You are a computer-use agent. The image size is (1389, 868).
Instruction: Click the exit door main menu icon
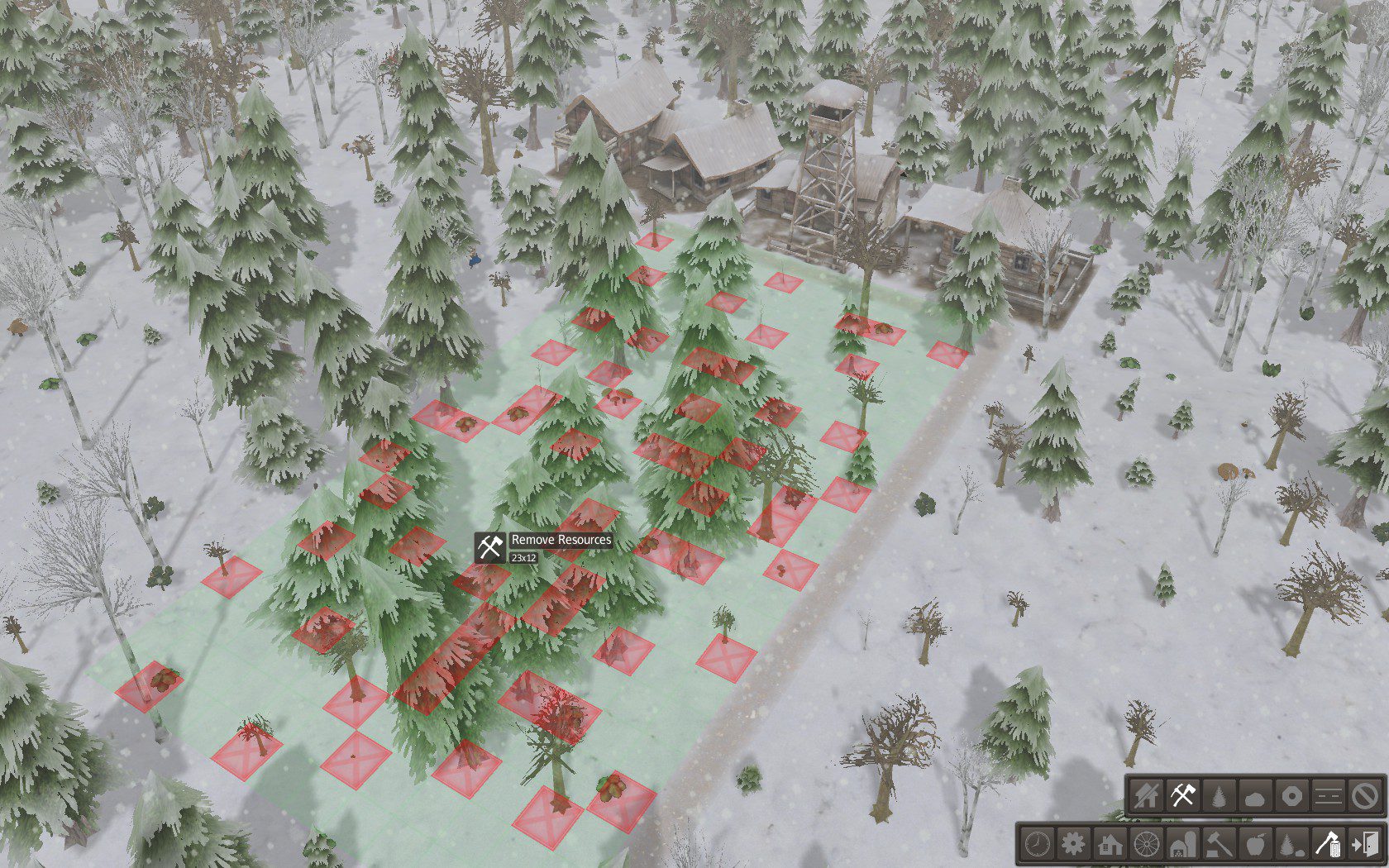[1363, 844]
